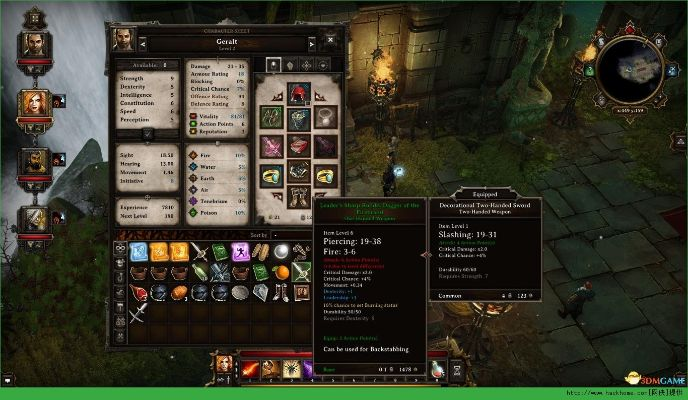Viewport: 688px width, 400px height.
Task: Select the boots equipment slot
Action: click(x=300, y=197)
